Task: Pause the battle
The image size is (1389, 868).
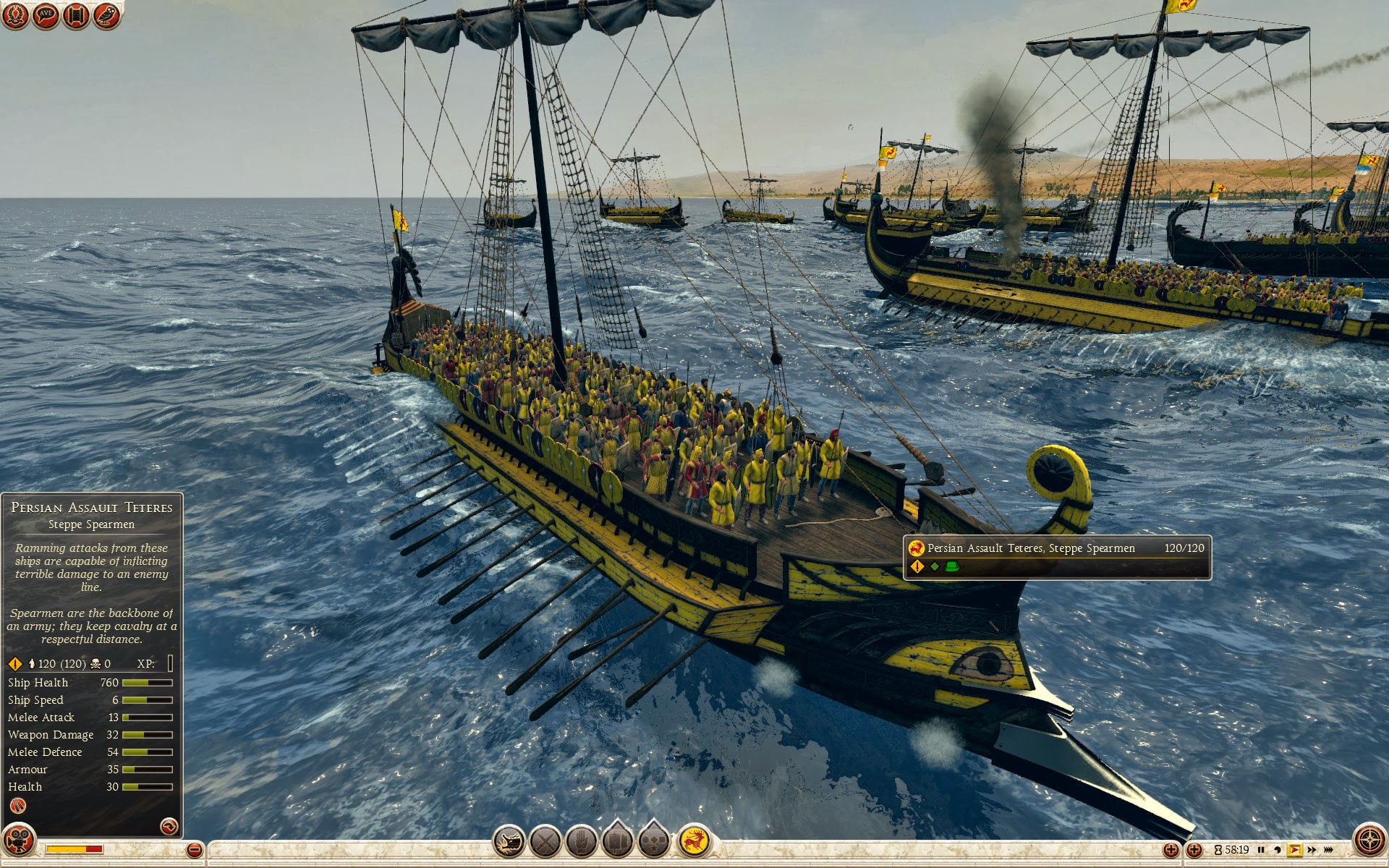Action: (x=1261, y=850)
